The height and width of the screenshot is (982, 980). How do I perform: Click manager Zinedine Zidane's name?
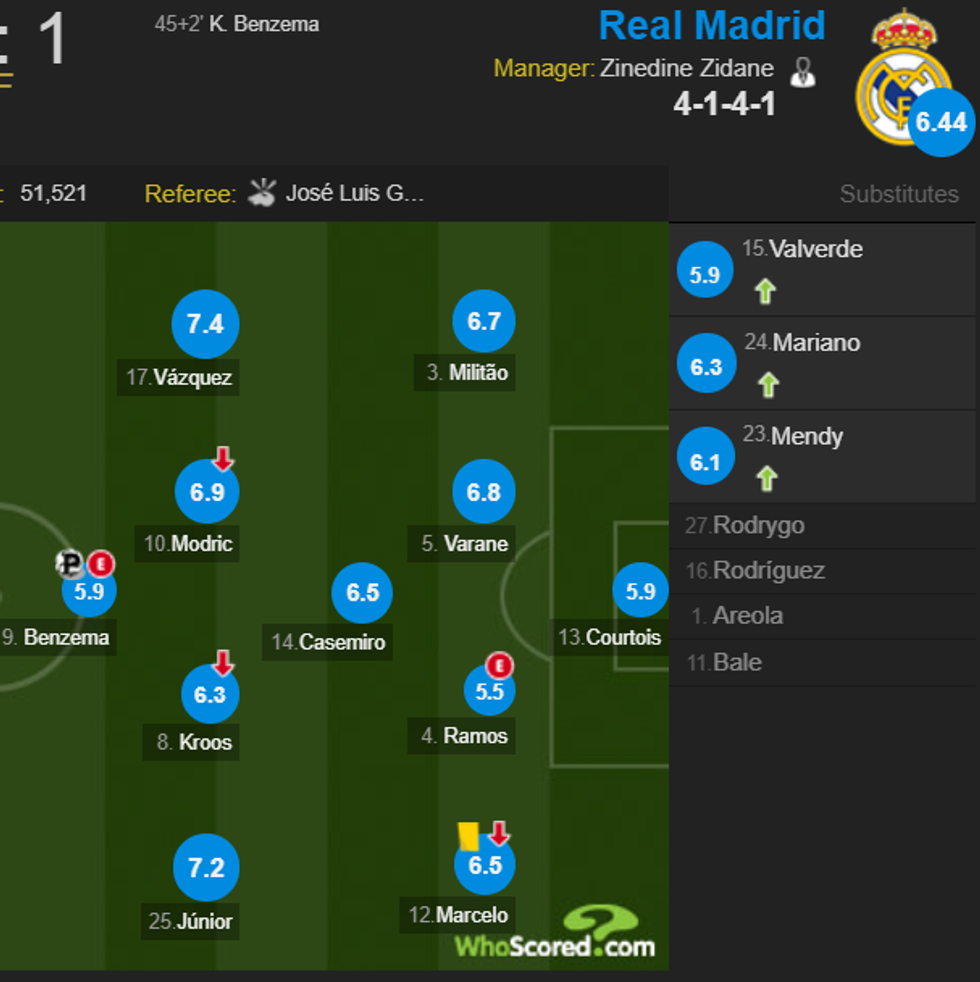click(686, 69)
